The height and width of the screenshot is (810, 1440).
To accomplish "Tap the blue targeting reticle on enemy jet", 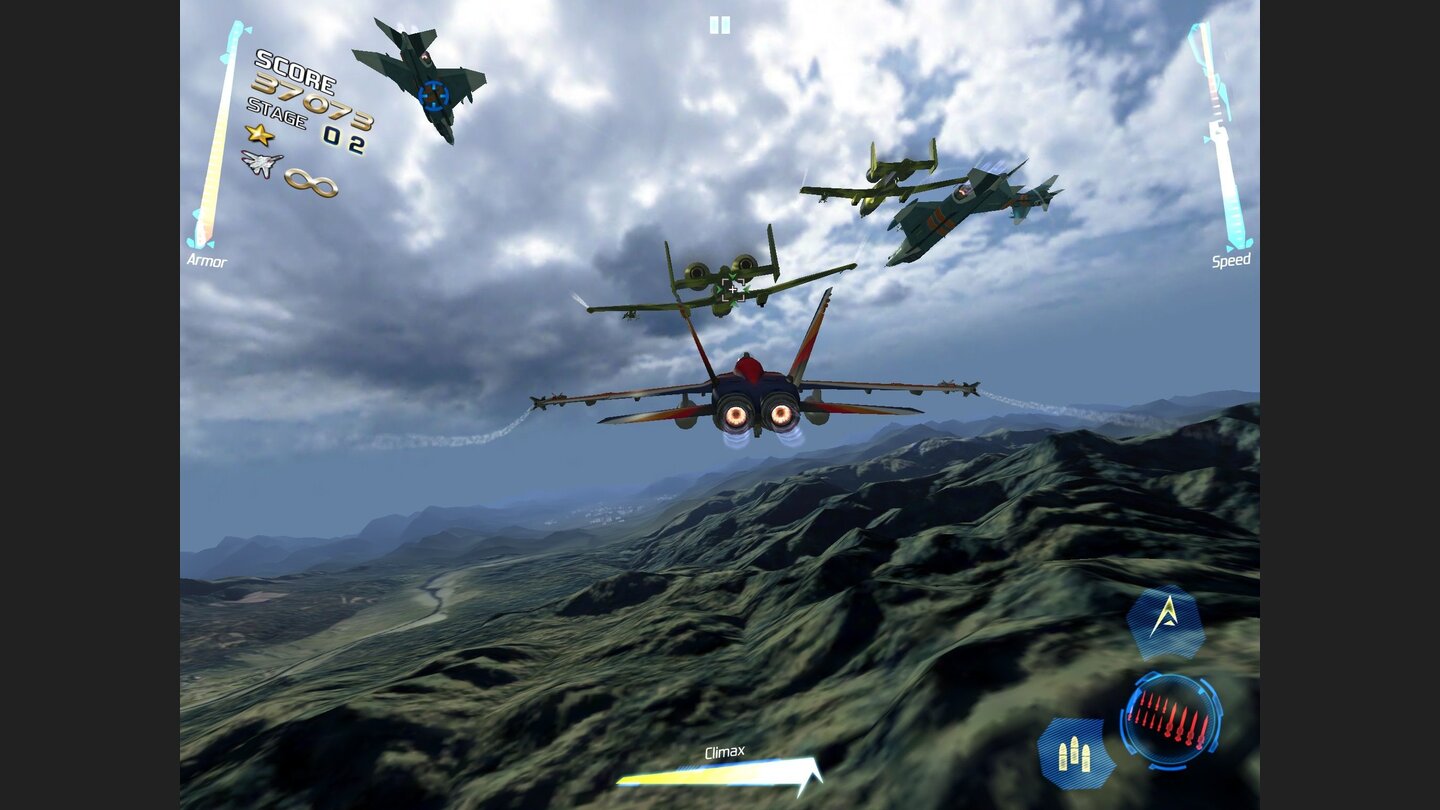I will coord(434,93).
